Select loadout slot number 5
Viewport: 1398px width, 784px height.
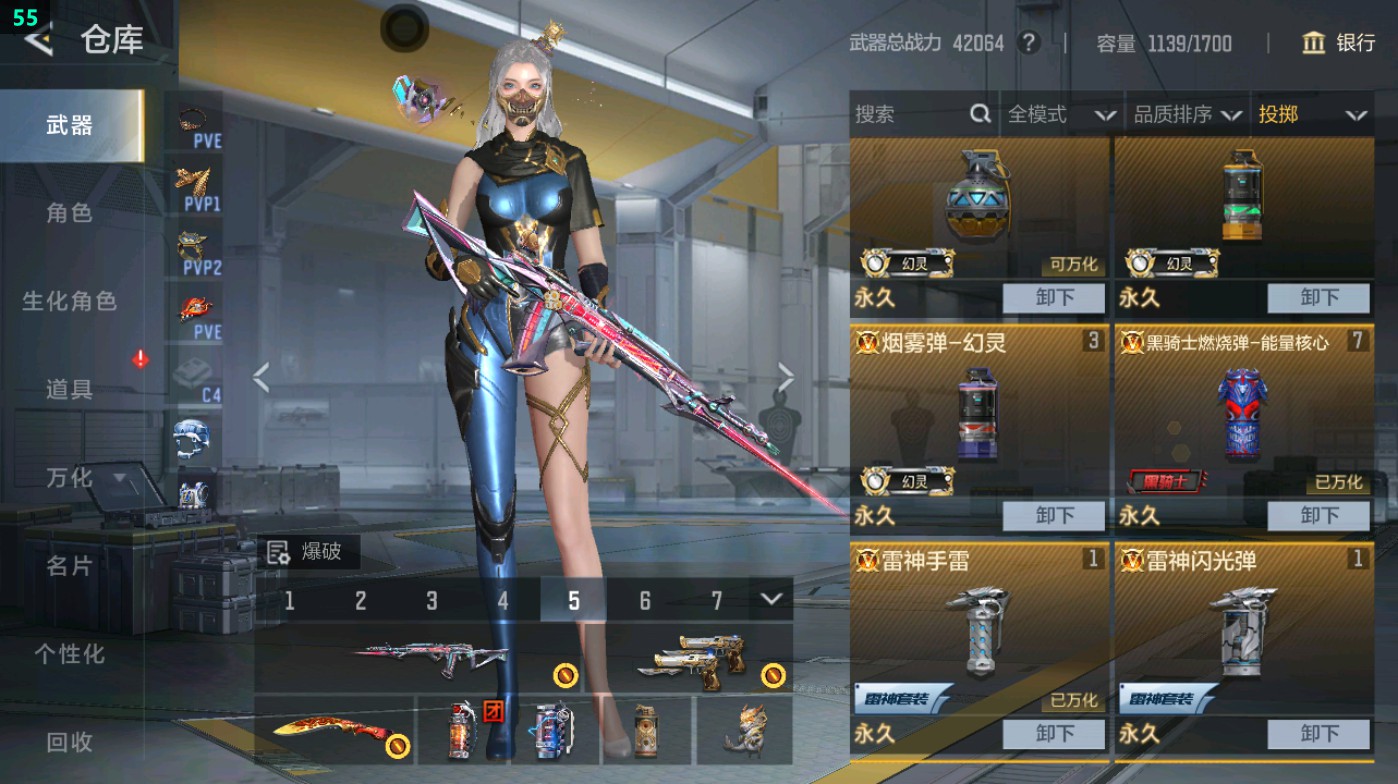(x=574, y=601)
